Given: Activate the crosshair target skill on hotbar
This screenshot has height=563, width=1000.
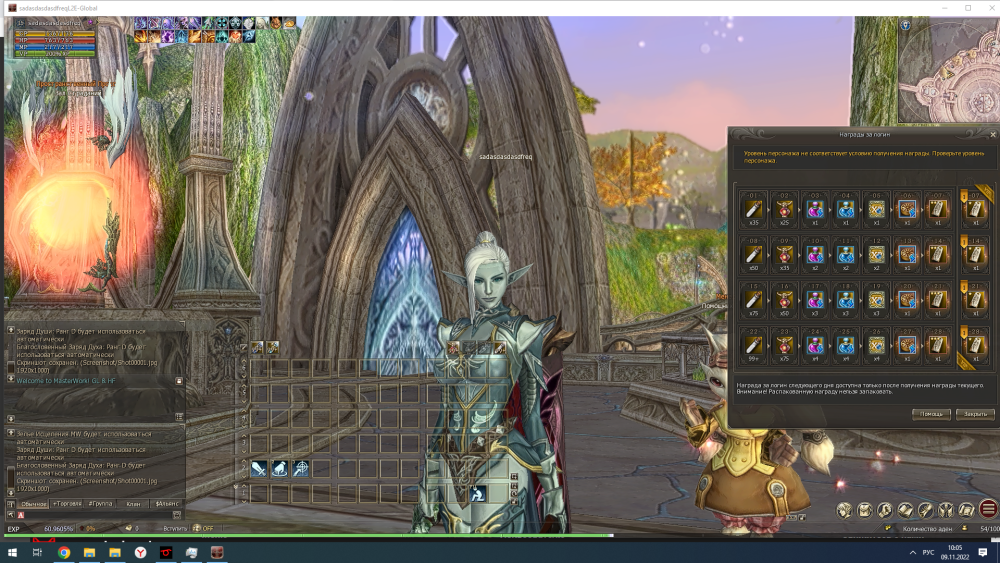Looking at the screenshot, I should click(300, 468).
